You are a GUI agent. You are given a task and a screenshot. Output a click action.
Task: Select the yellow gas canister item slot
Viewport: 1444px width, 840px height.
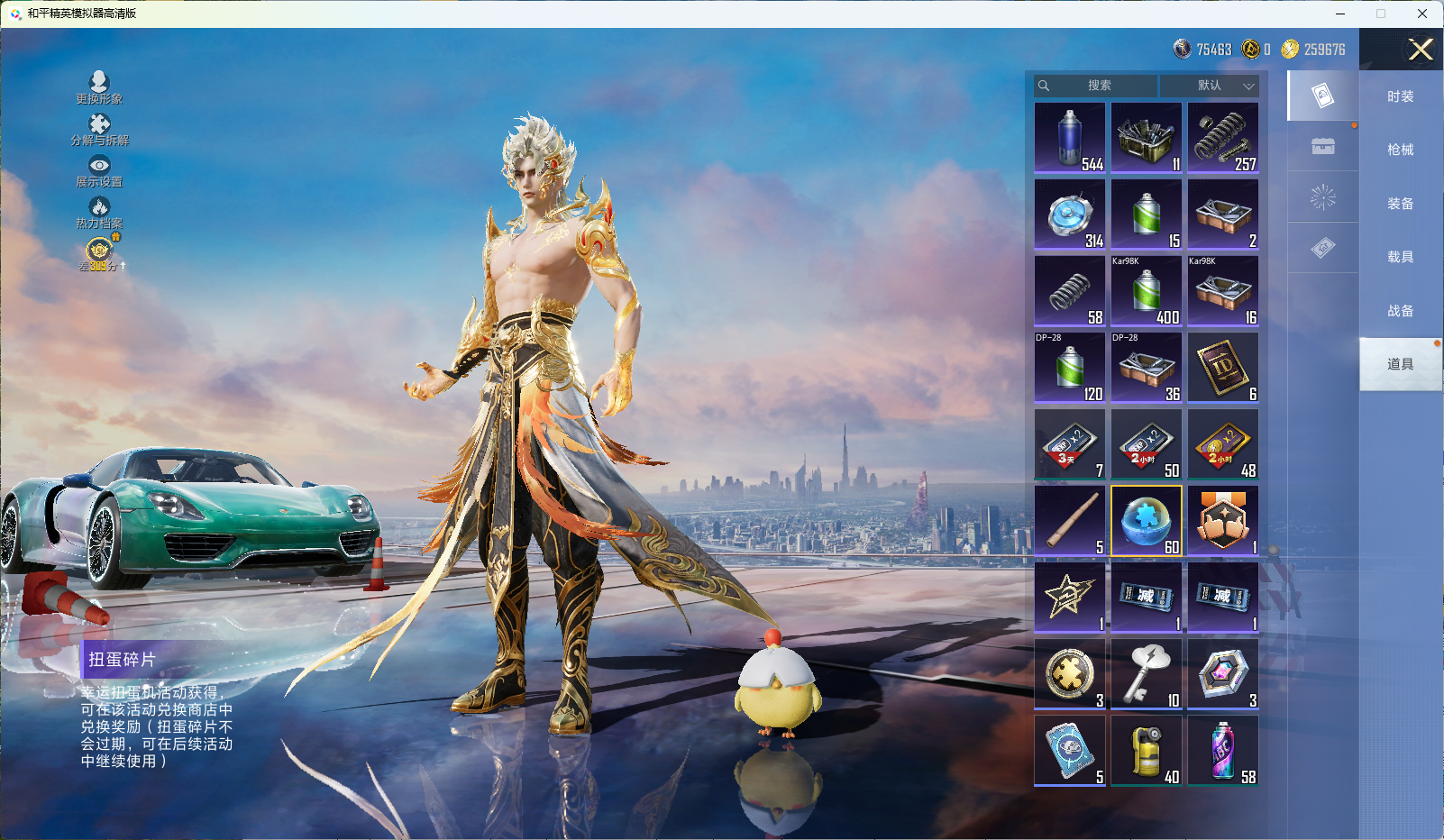pyautogui.click(x=1147, y=751)
